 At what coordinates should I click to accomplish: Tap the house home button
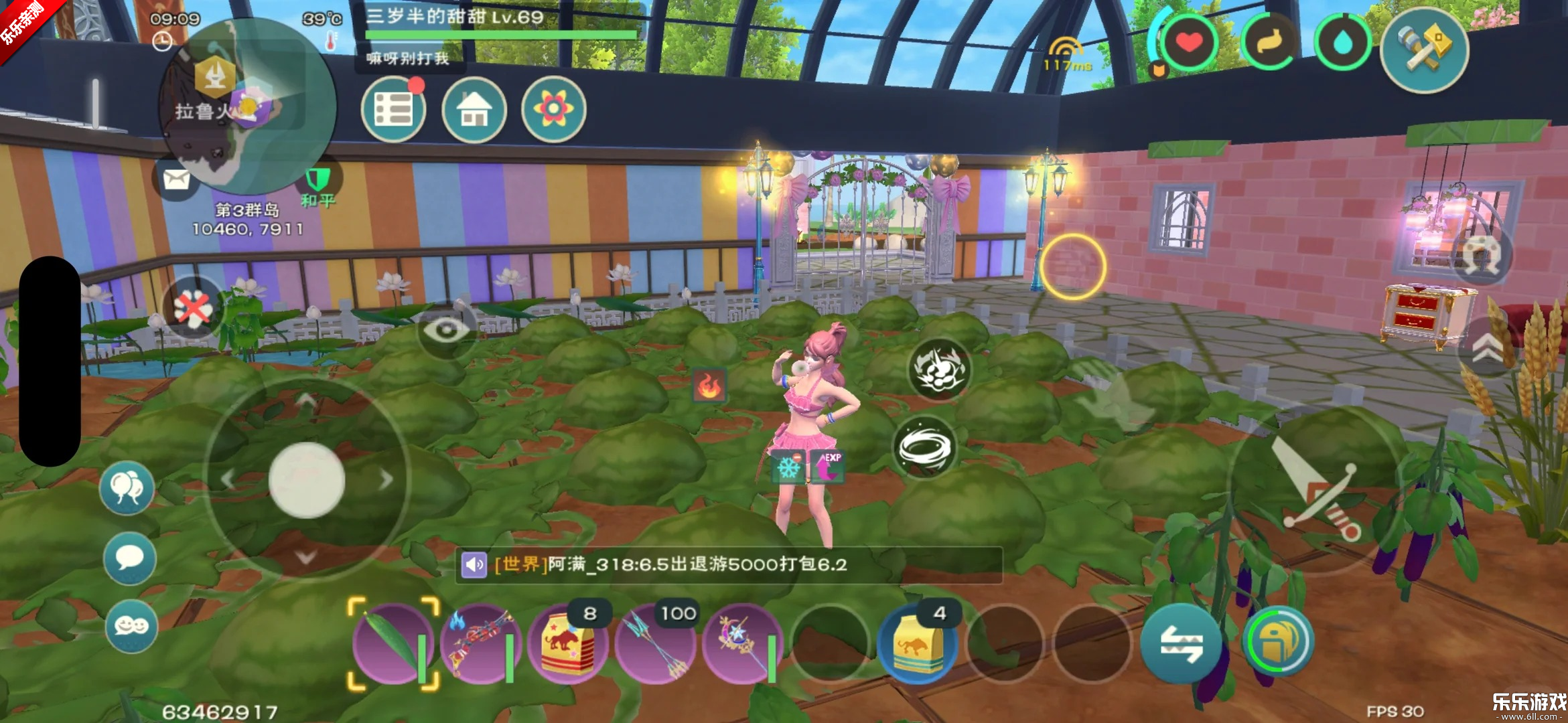point(474,109)
